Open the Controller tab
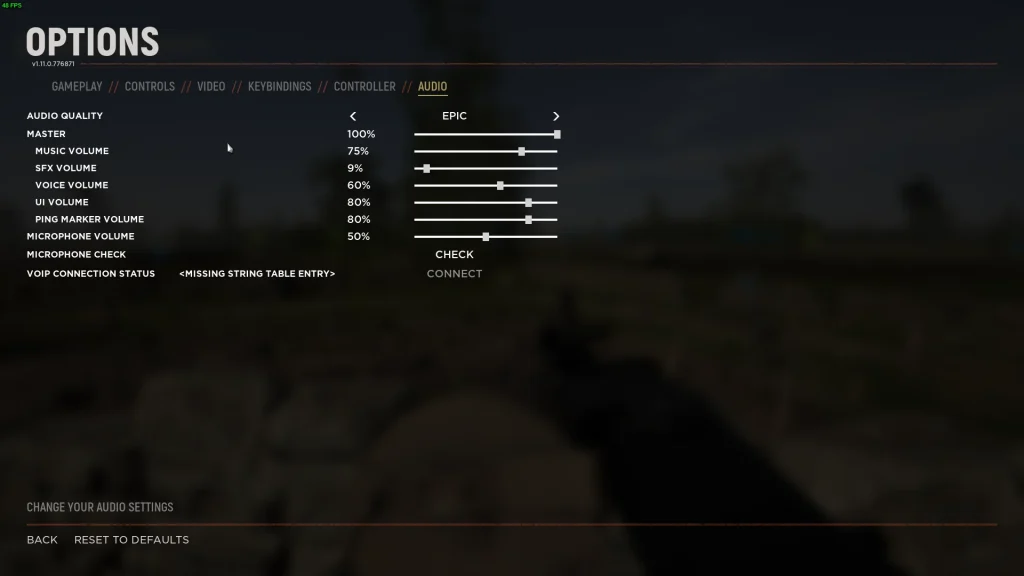Image resolution: width=1024 pixels, height=576 pixels. [364, 87]
